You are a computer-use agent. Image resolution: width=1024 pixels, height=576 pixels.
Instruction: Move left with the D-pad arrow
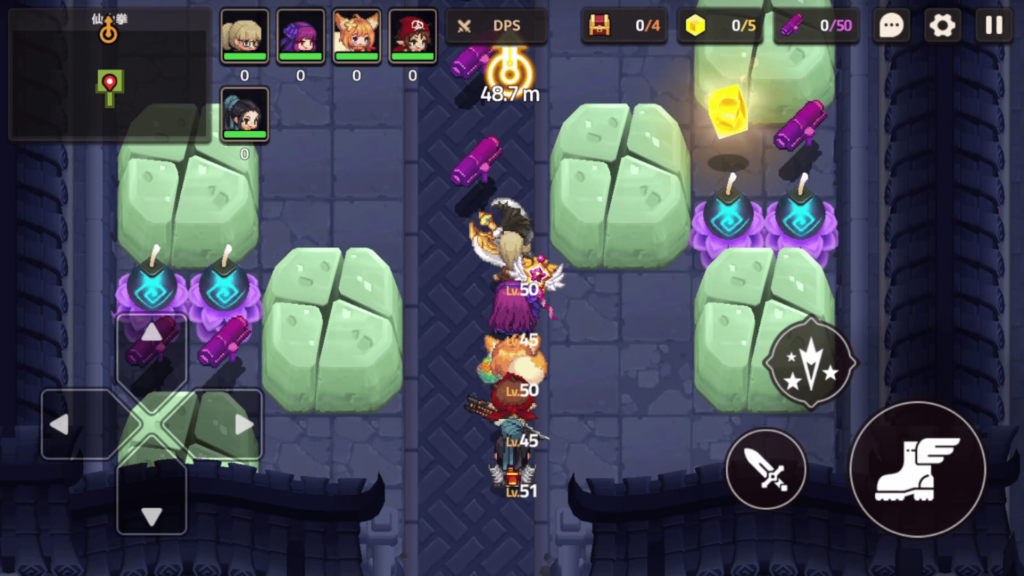(76, 424)
